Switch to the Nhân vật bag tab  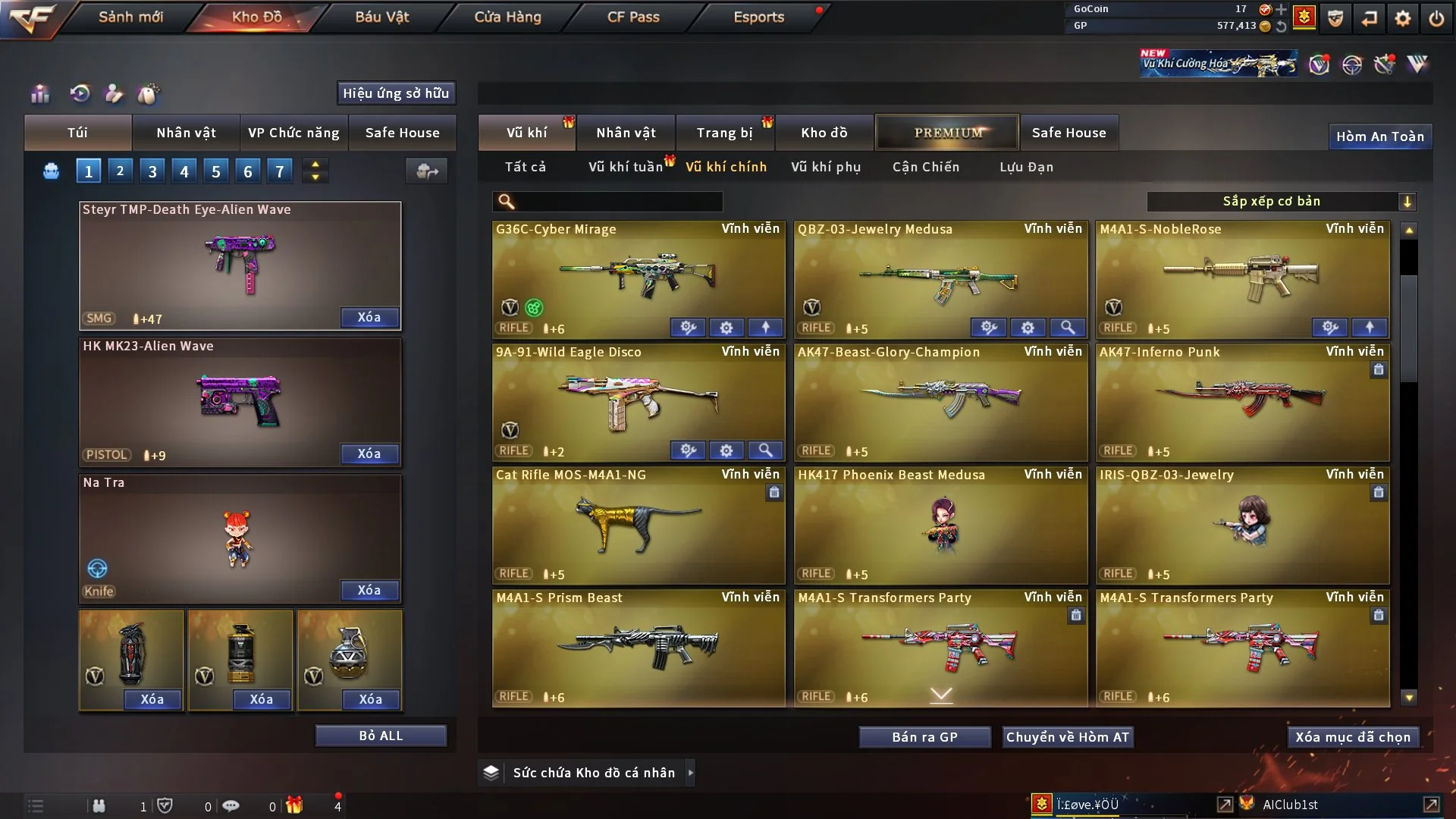[186, 133]
